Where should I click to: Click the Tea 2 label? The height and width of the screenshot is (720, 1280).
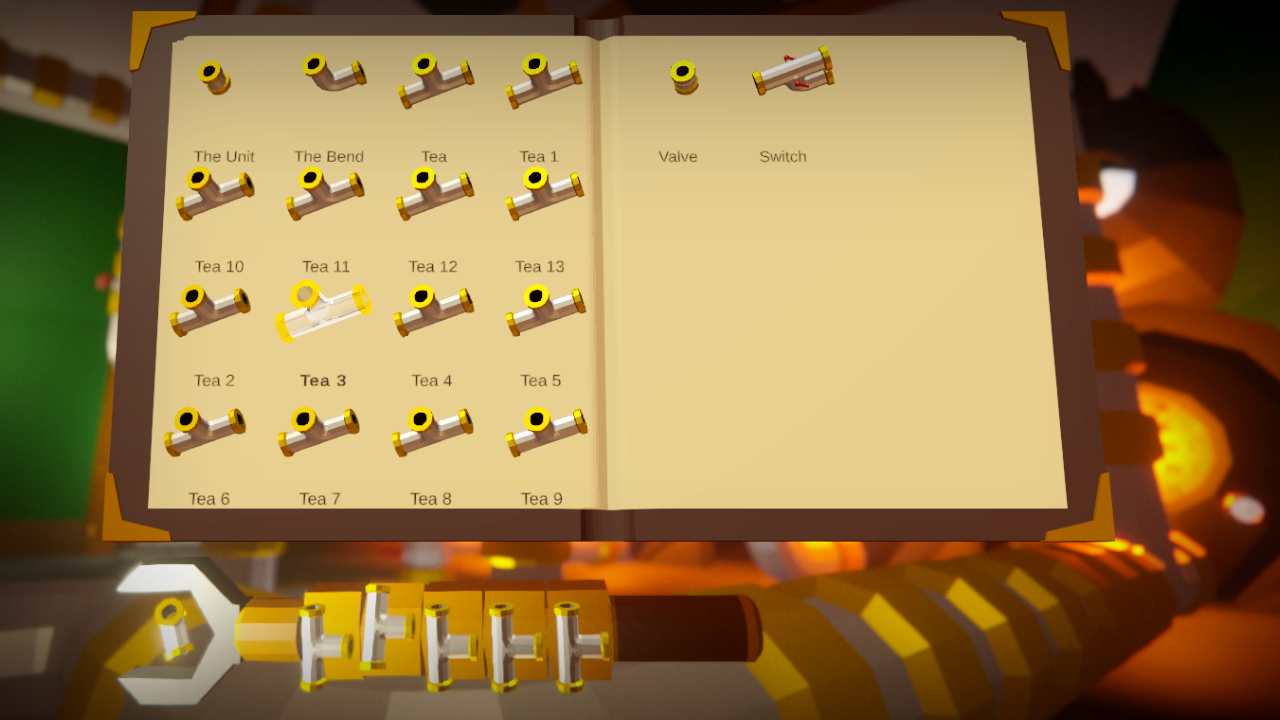212,380
